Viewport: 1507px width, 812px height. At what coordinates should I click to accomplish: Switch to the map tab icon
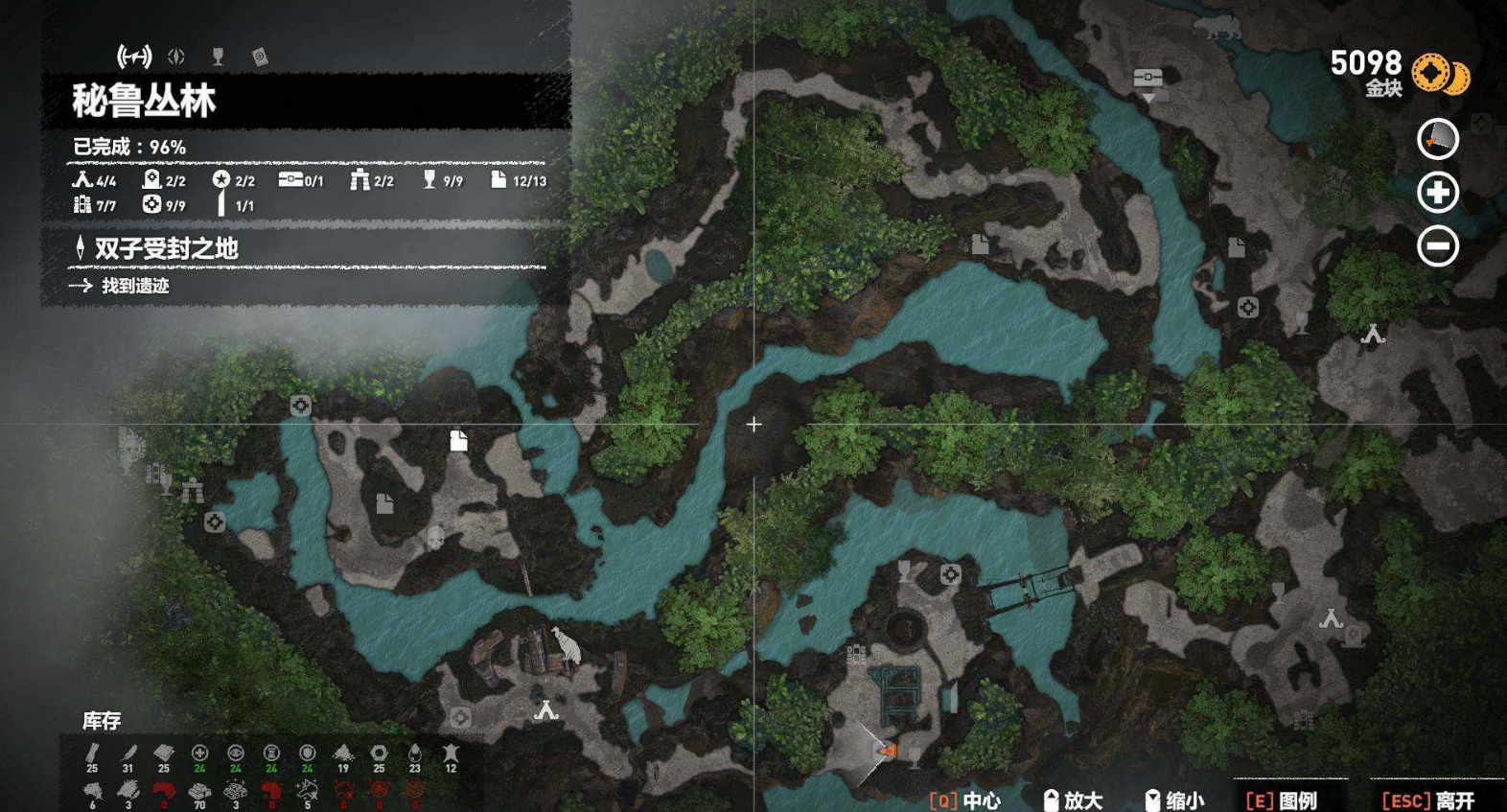tap(134, 57)
